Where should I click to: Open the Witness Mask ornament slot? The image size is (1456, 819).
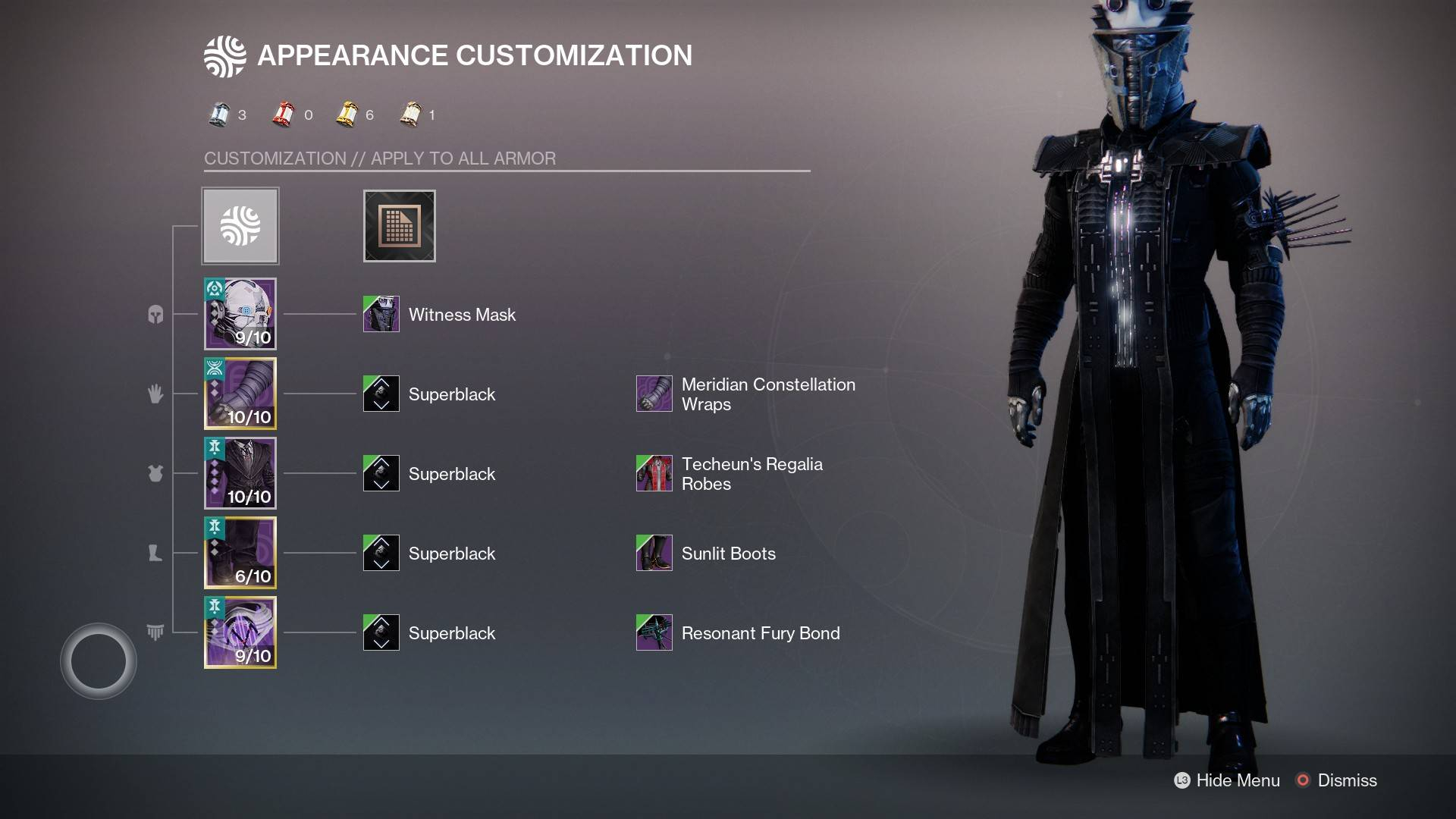pyautogui.click(x=381, y=314)
